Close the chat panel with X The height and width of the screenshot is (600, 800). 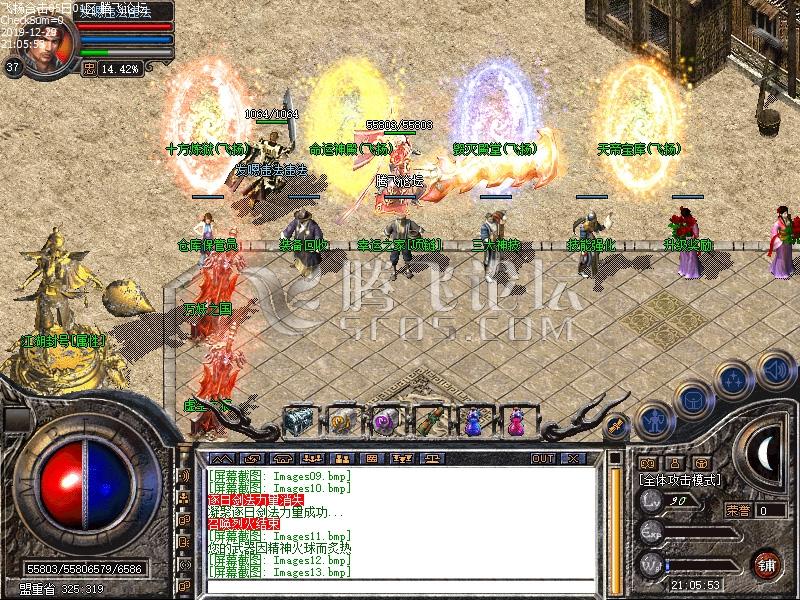point(573,458)
